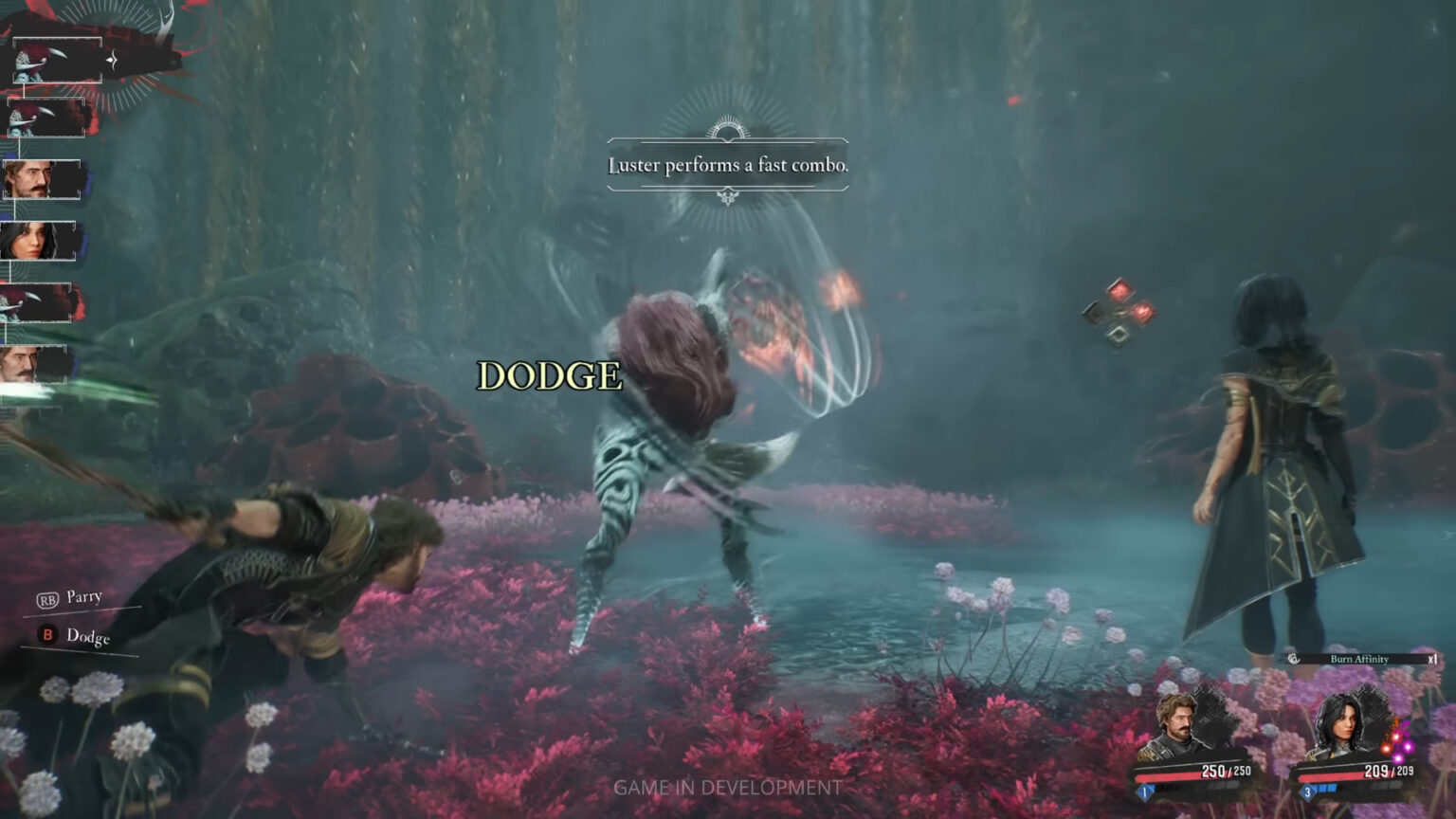Click the GAME IN DEVELOPMENT watermark

(728, 787)
